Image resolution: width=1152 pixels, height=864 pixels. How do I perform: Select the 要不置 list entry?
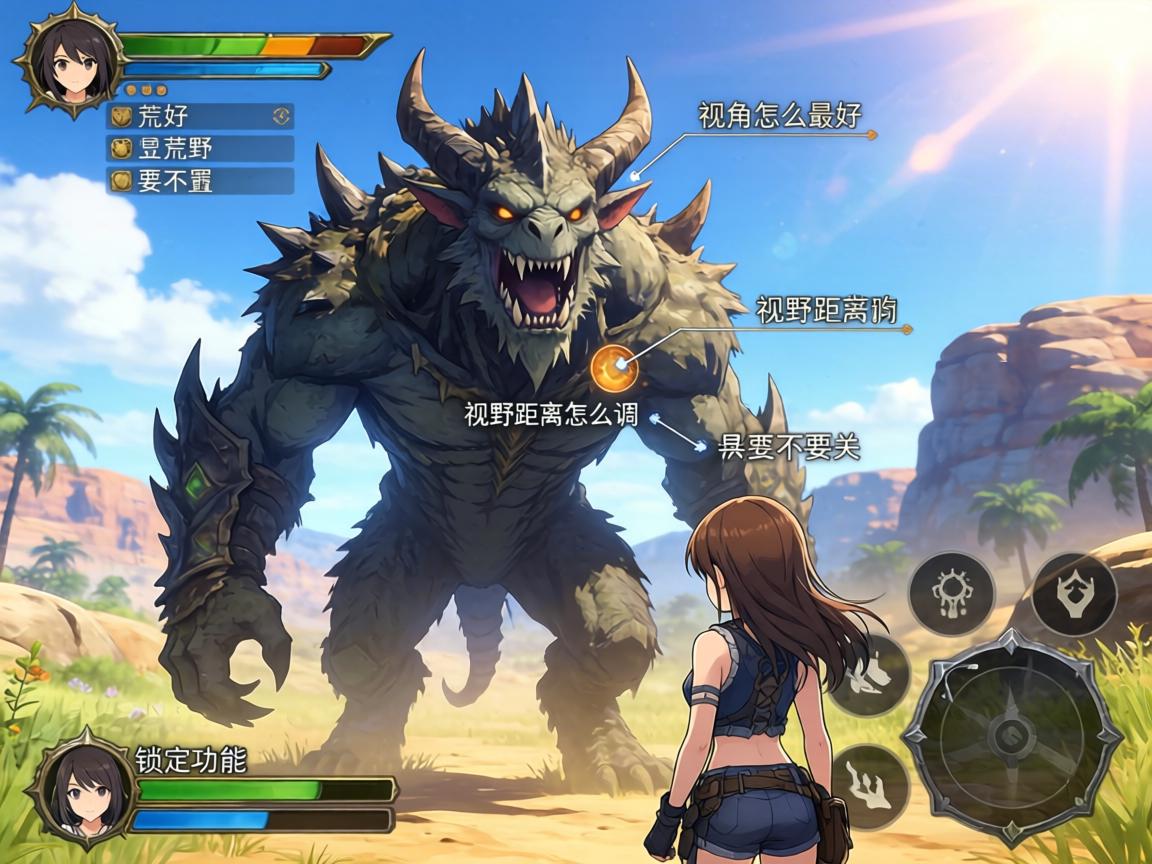[200, 181]
